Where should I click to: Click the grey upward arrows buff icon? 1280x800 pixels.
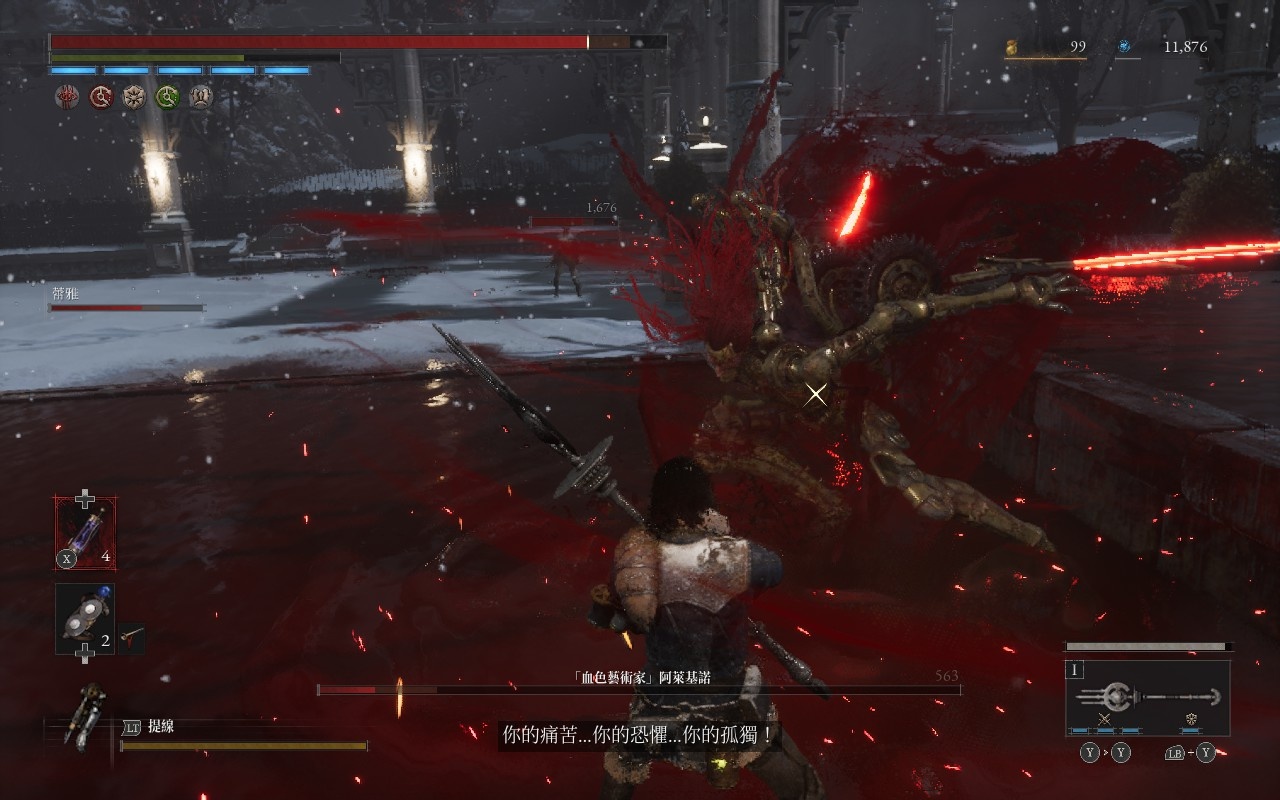click(x=201, y=97)
